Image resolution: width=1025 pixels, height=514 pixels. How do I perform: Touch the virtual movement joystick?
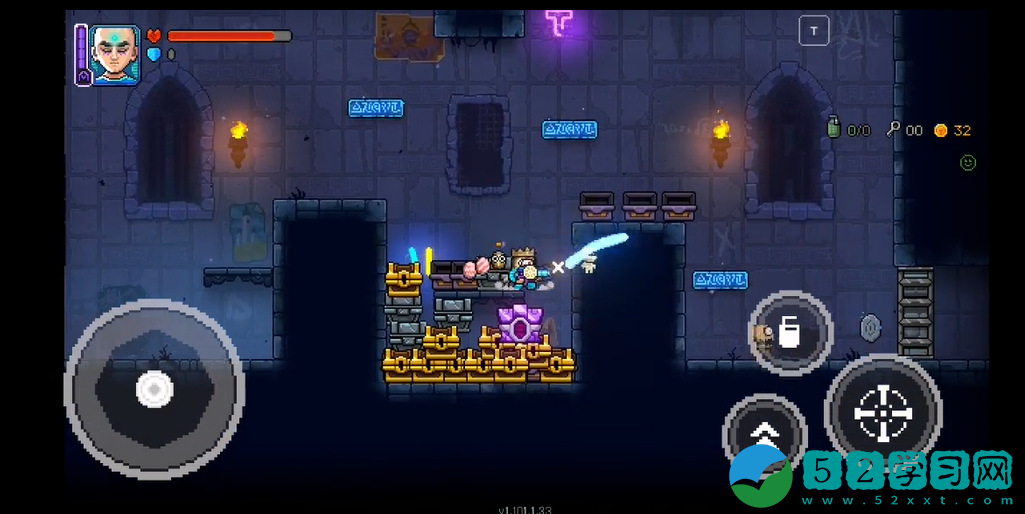tap(154, 388)
